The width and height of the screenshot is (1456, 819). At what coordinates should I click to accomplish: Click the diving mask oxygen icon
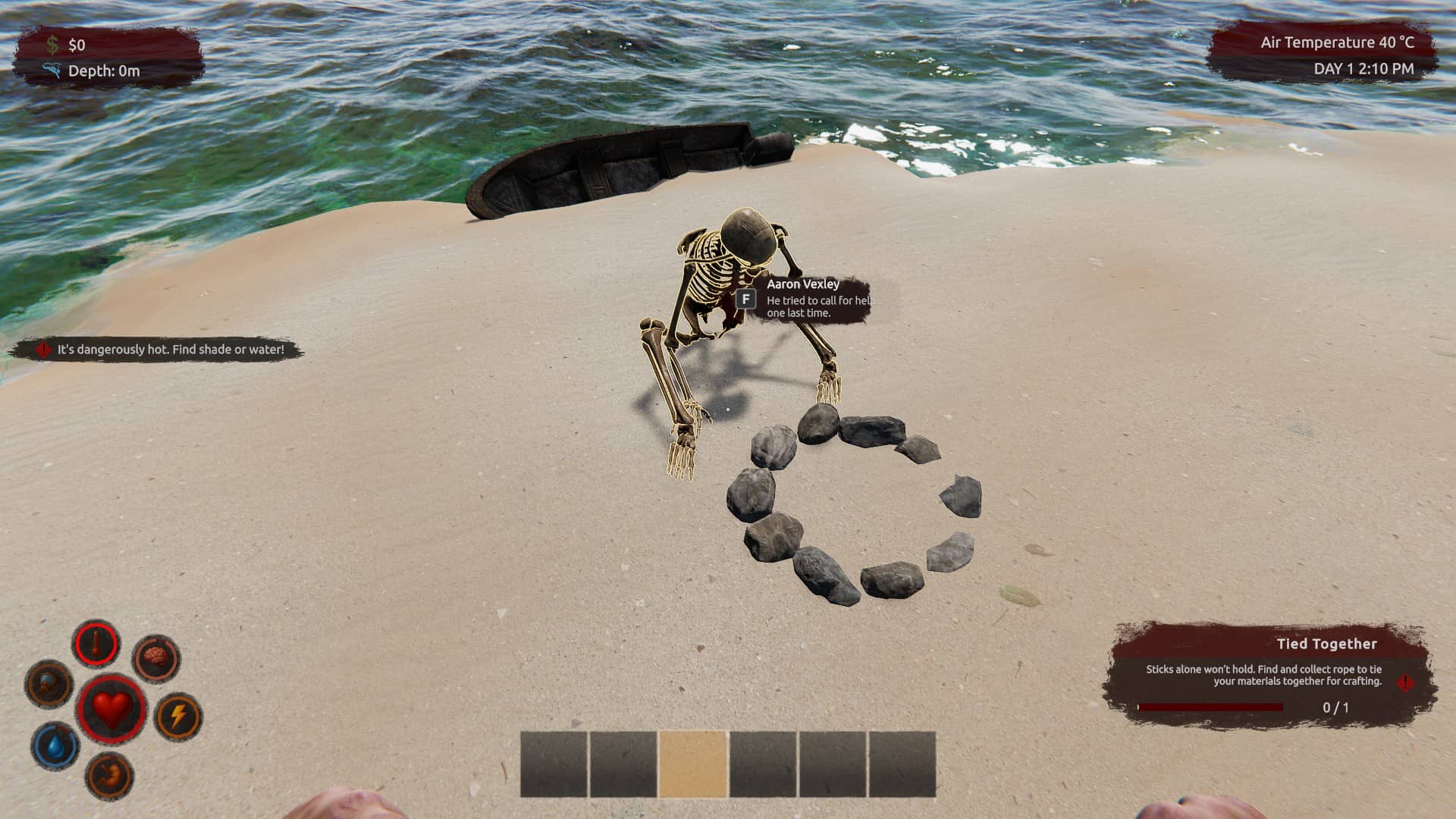click(49, 683)
